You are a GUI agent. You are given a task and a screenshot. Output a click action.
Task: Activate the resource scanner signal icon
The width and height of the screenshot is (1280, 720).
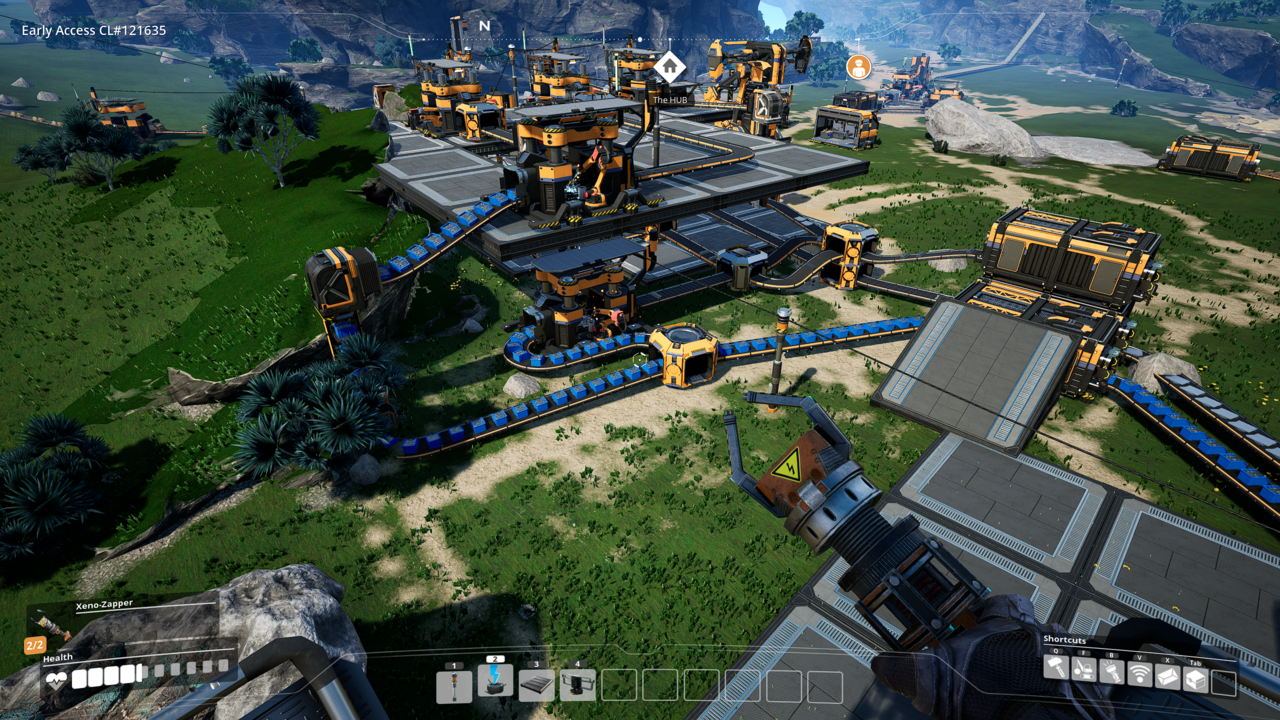(x=1139, y=674)
